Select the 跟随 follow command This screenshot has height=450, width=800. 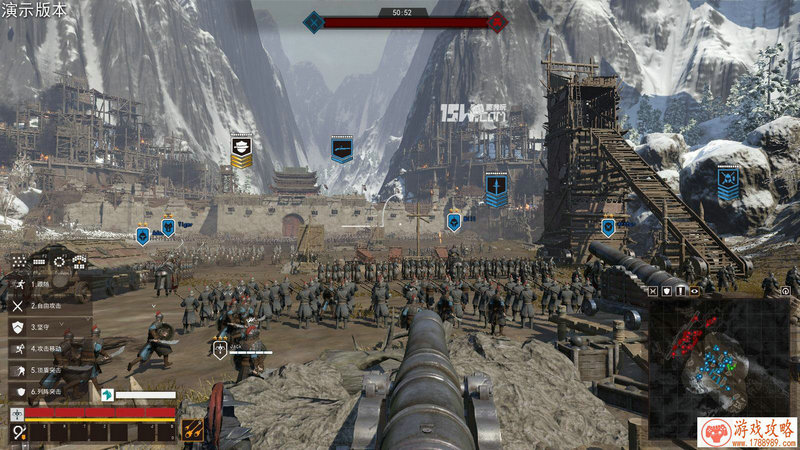(40, 283)
